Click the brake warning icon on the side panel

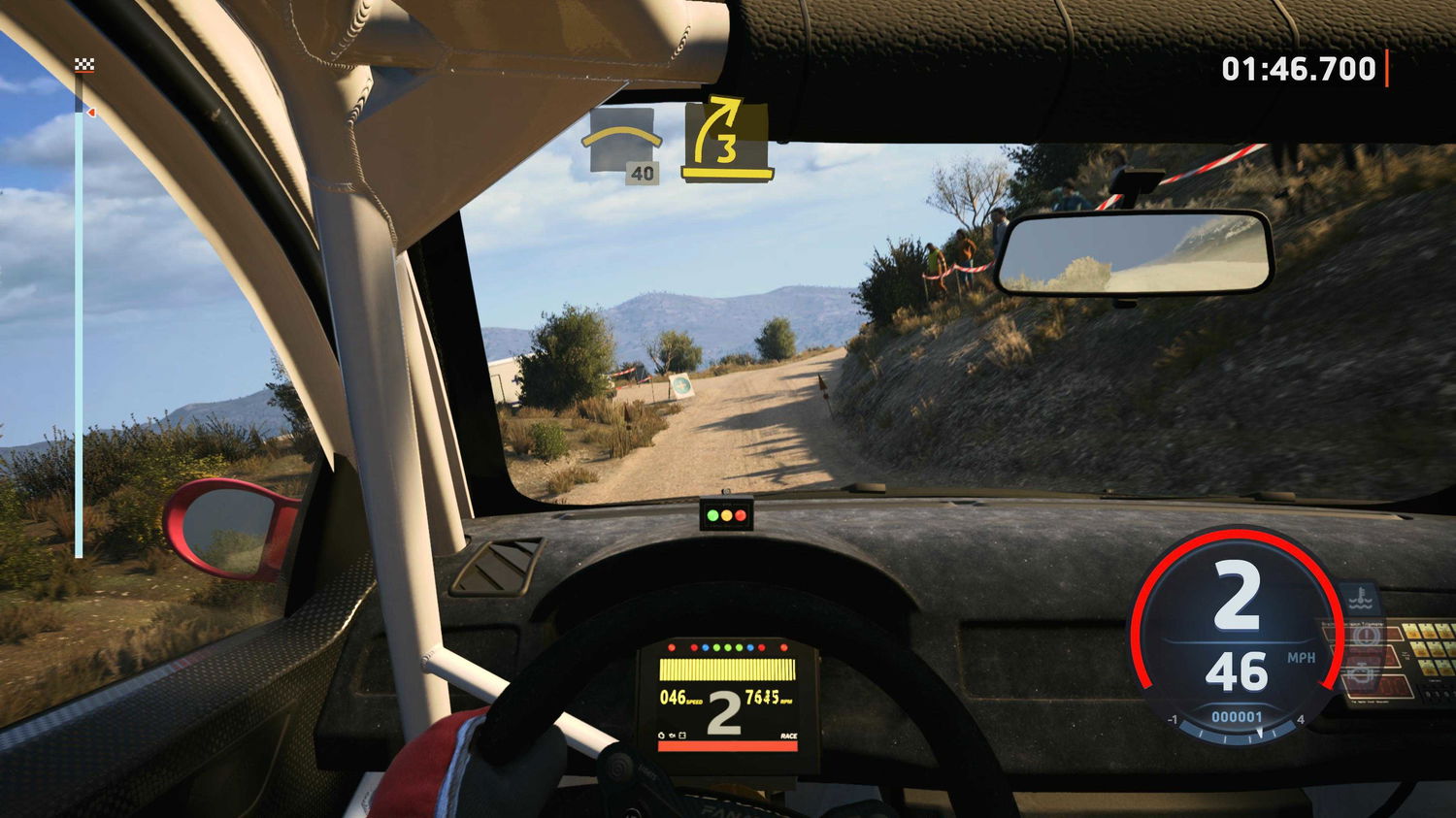[x=1366, y=635]
